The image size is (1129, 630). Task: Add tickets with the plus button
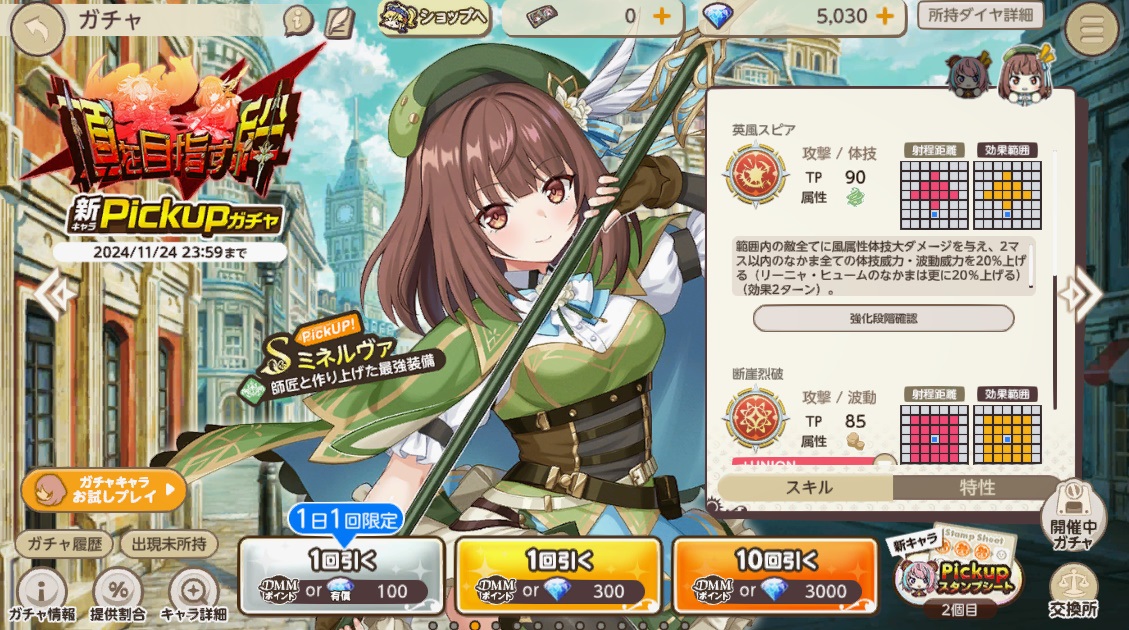click(x=660, y=16)
